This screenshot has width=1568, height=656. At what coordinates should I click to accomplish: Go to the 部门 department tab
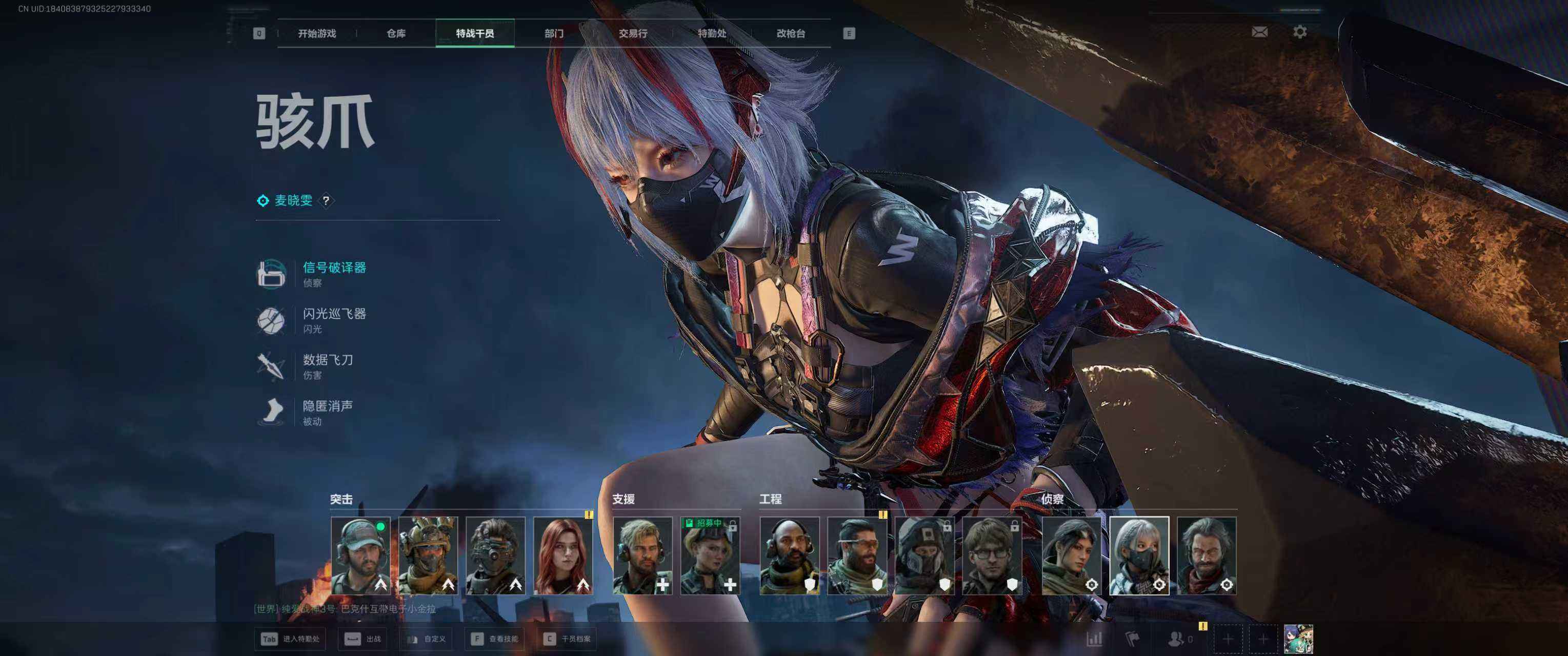tap(554, 33)
